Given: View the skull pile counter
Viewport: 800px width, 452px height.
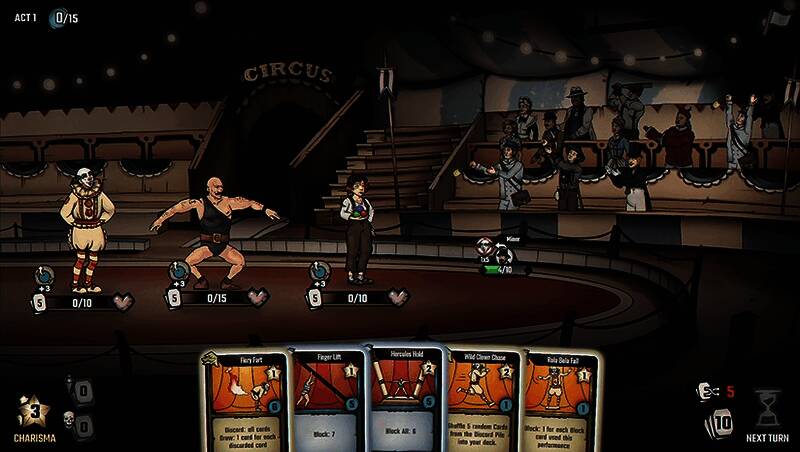Looking at the screenshot, I should pos(82,425).
